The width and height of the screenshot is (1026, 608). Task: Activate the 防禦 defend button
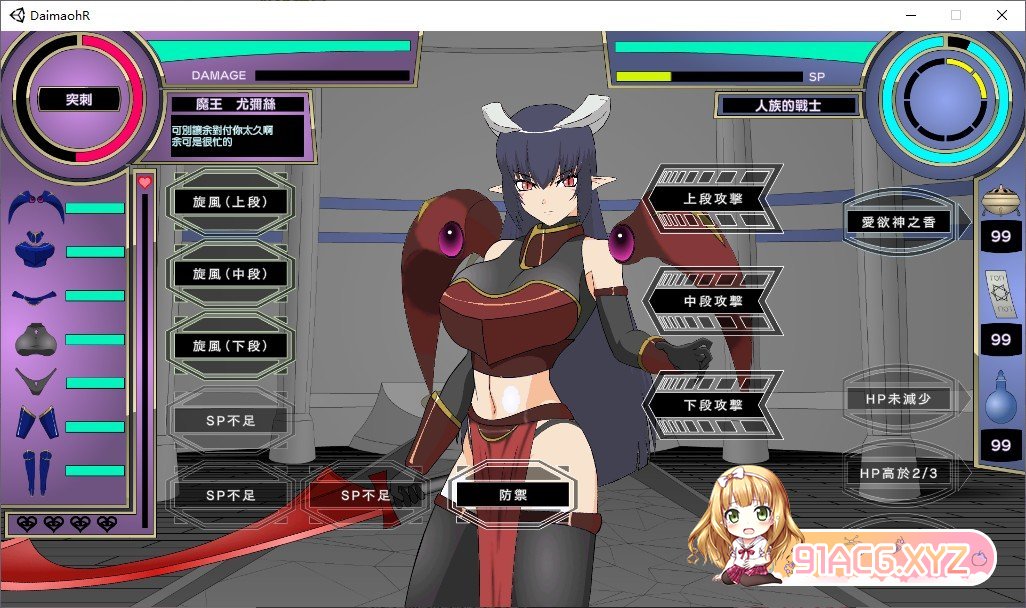[512, 494]
